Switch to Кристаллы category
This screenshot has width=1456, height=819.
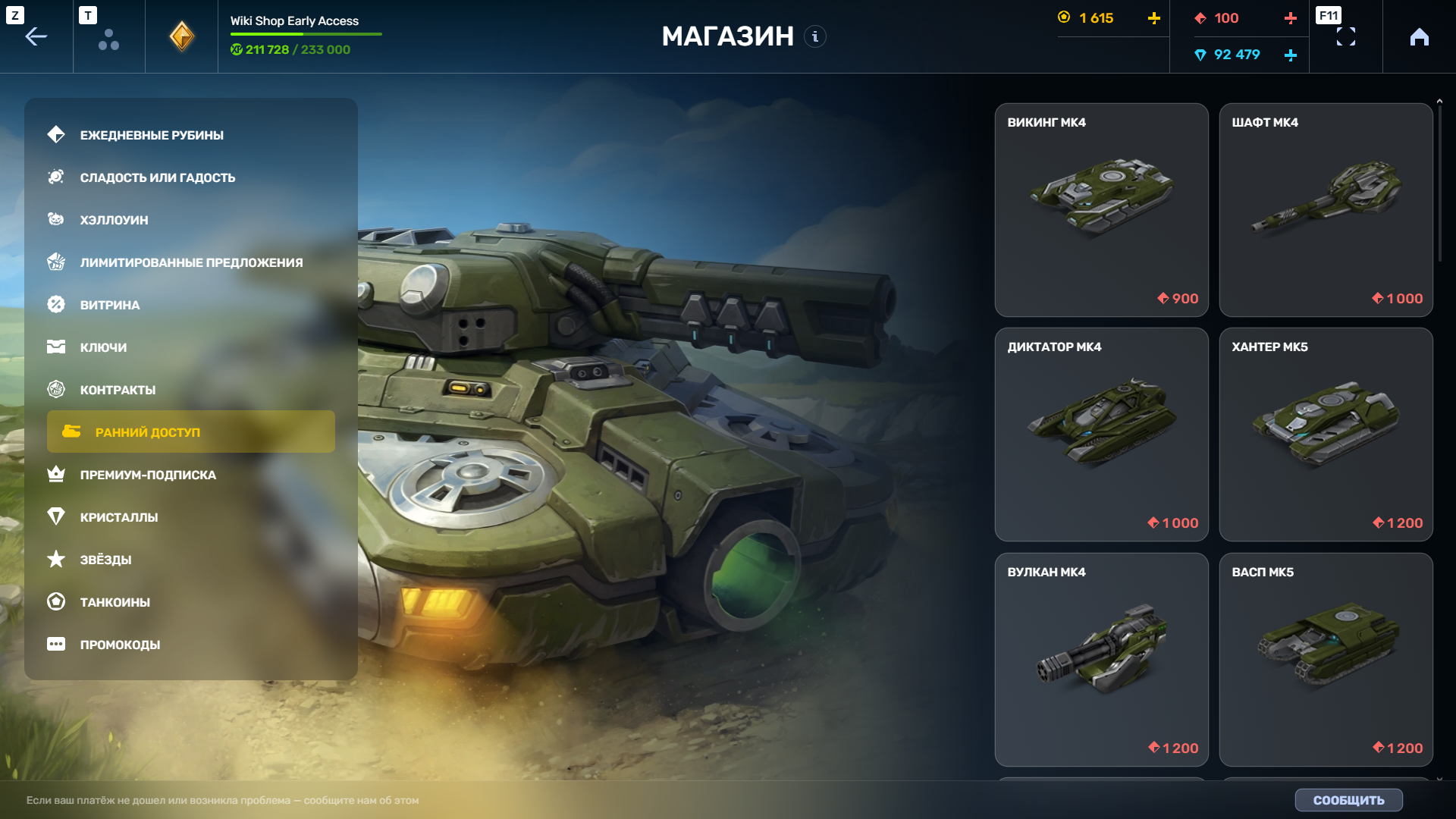119,517
